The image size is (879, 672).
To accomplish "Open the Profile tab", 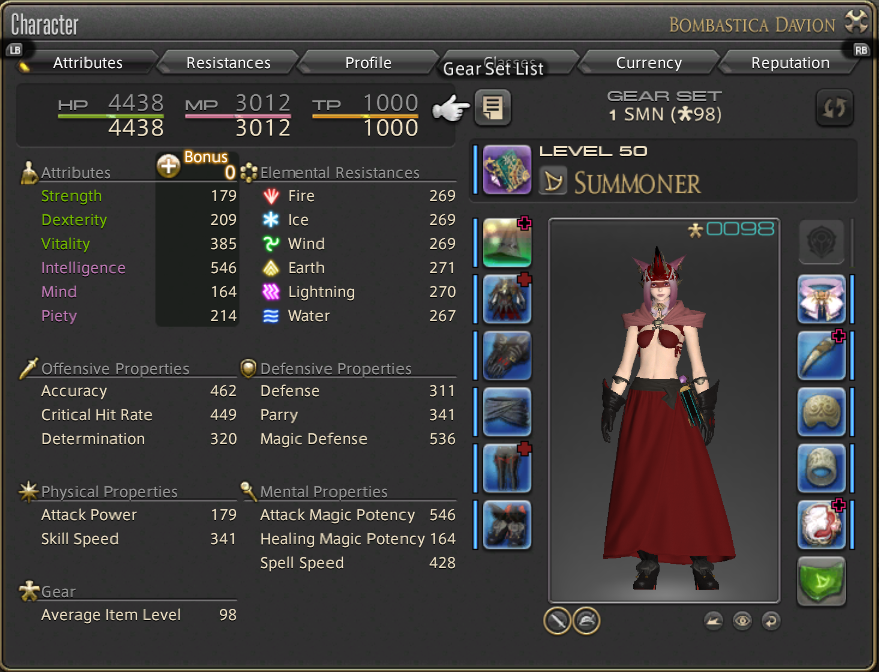I will coord(368,63).
